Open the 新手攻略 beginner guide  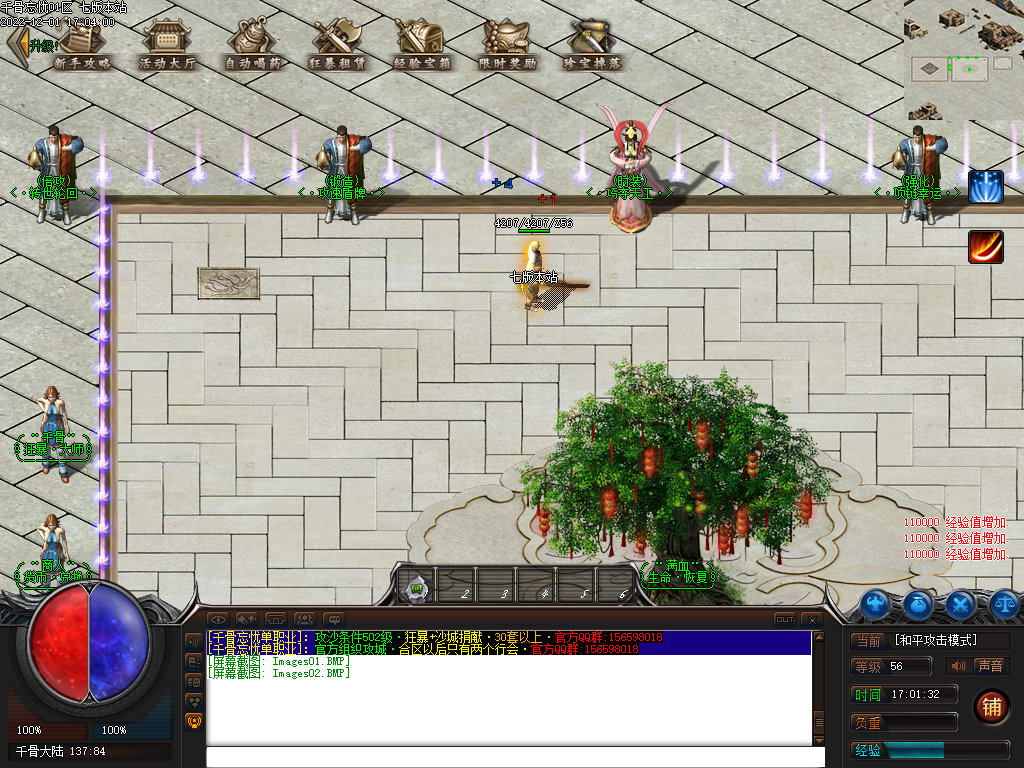[83, 43]
